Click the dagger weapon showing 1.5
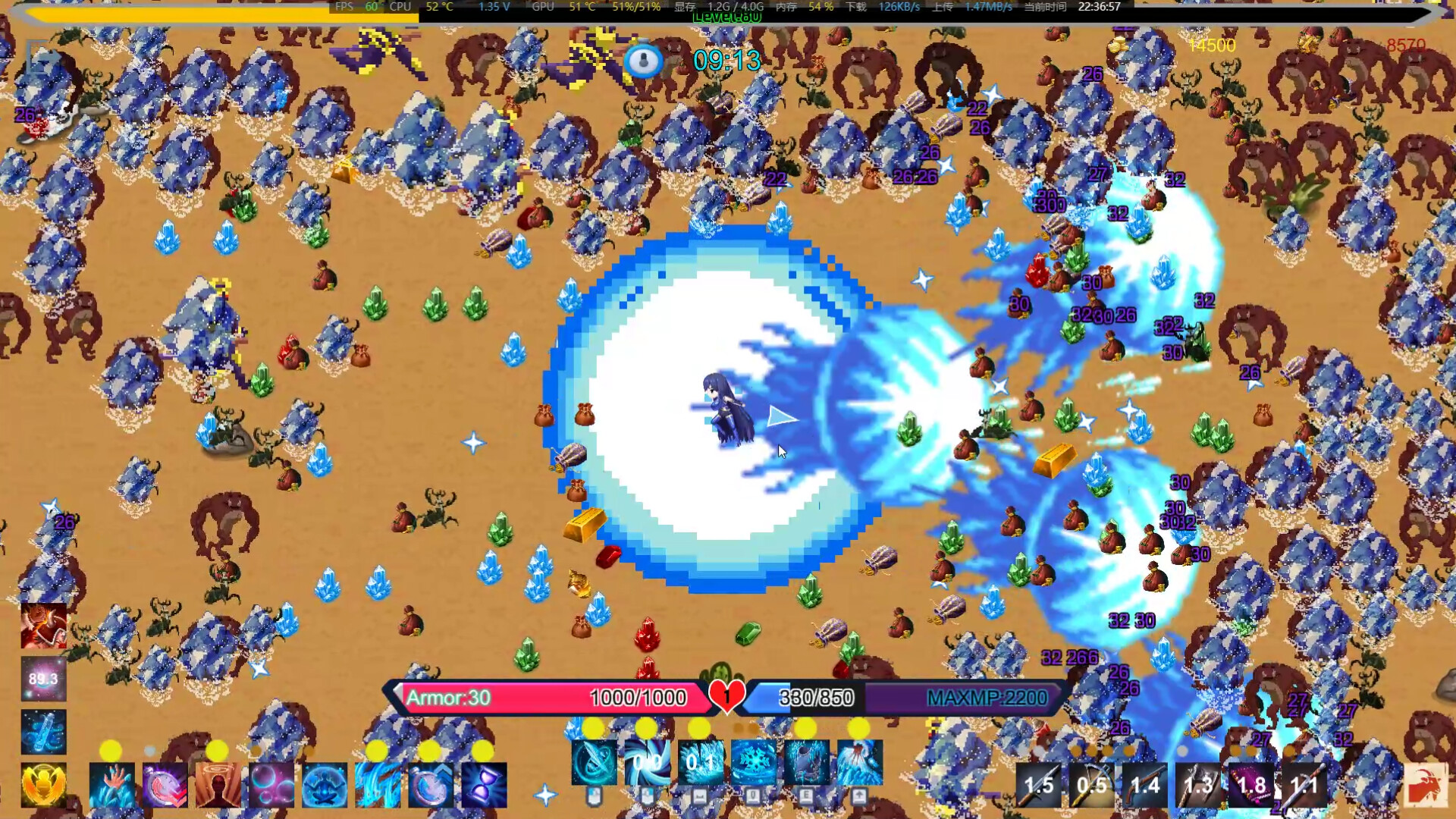The height and width of the screenshot is (819, 1456). [x=1039, y=785]
